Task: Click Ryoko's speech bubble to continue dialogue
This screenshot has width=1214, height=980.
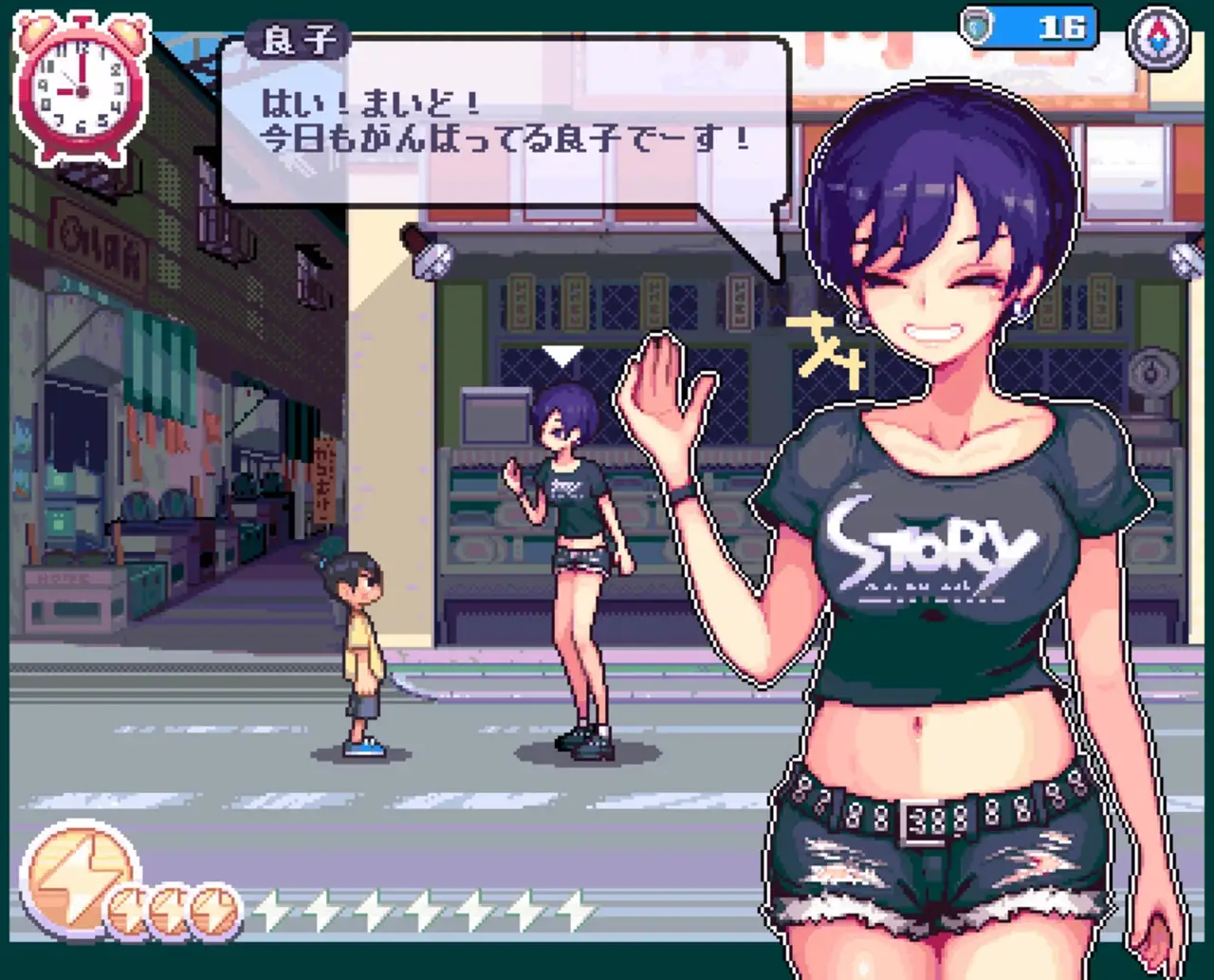Action: 506,123
